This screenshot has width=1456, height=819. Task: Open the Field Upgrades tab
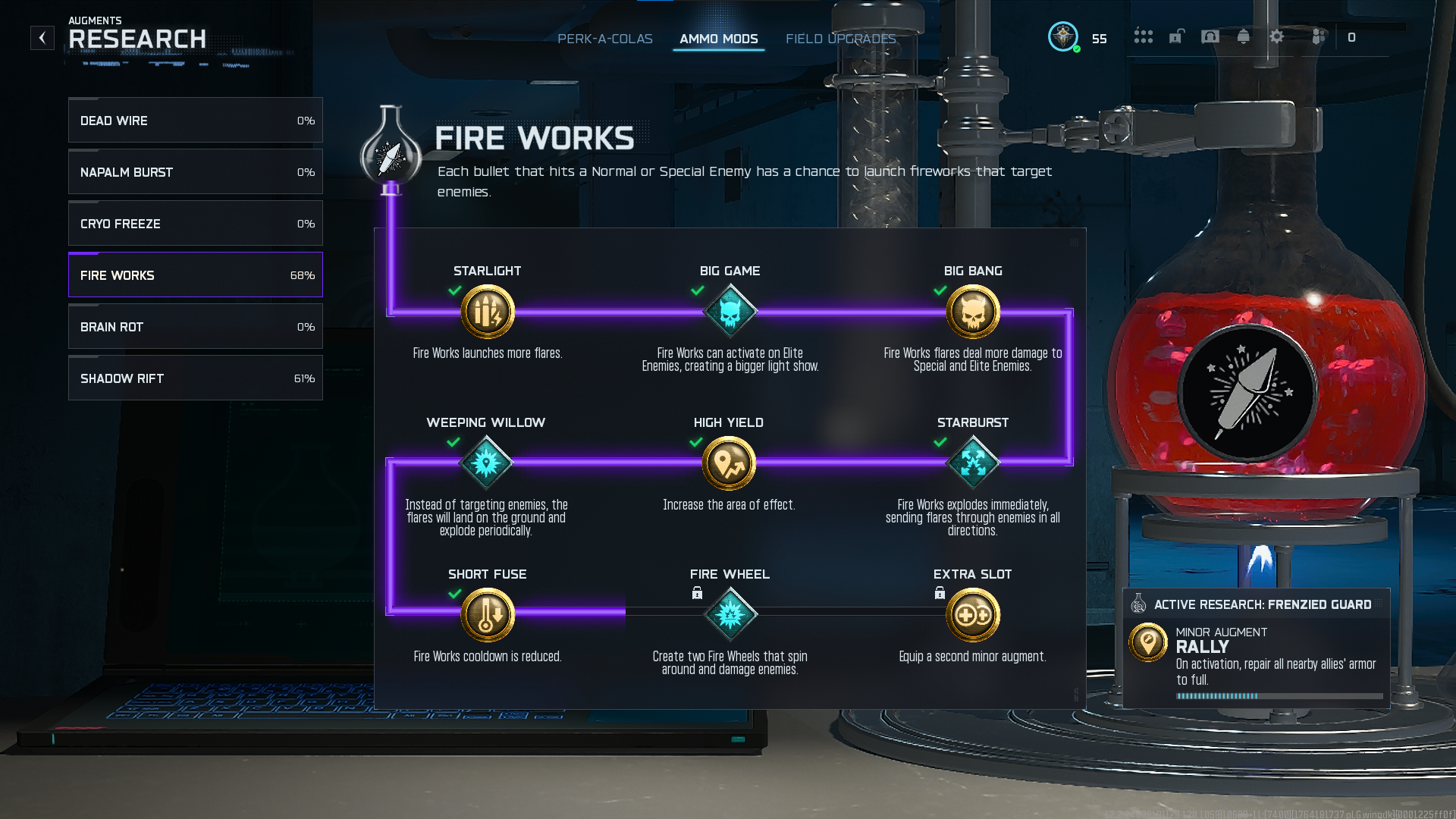click(840, 39)
